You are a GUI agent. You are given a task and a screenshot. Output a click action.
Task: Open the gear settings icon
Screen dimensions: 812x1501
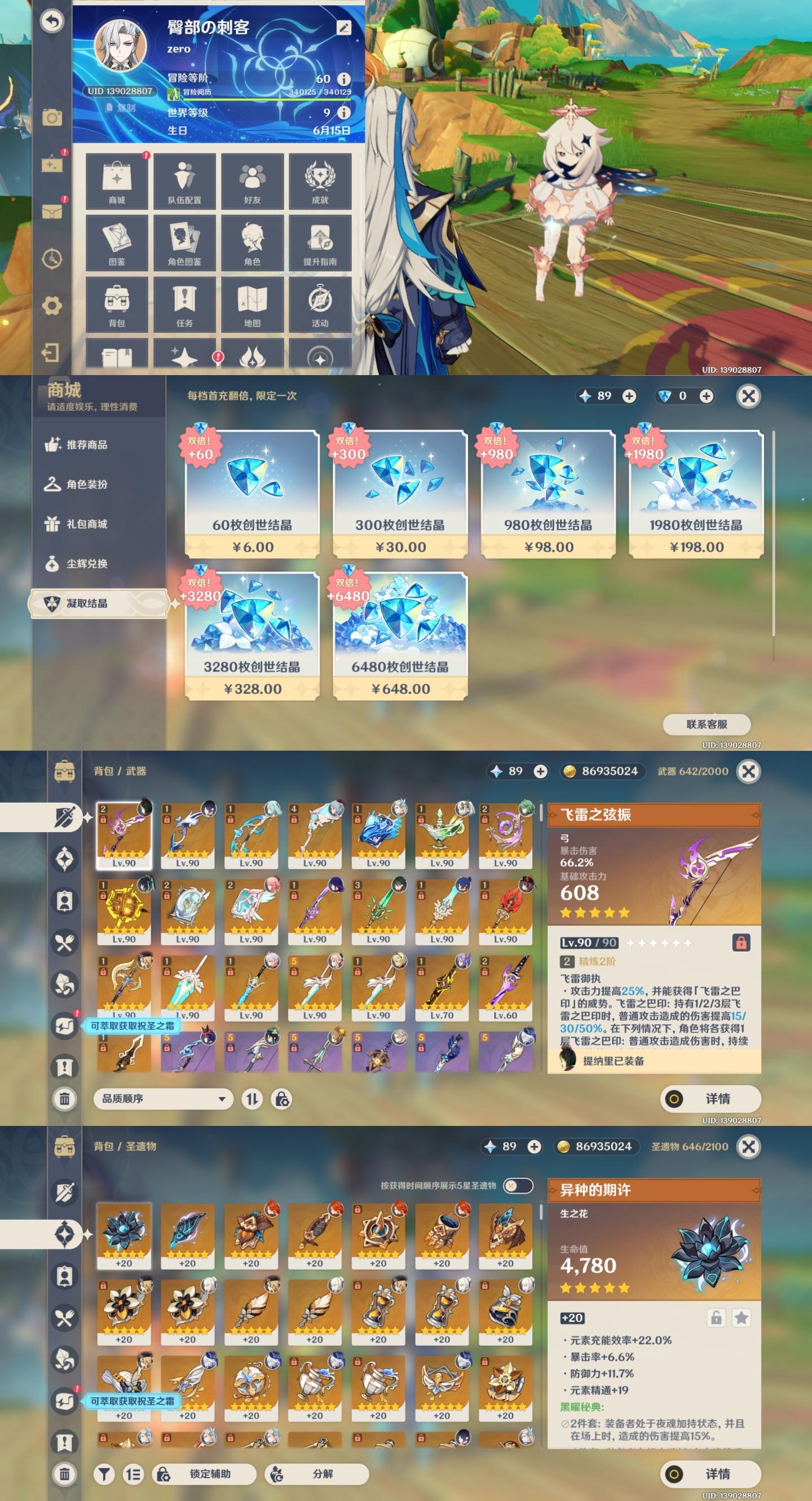tap(52, 305)
